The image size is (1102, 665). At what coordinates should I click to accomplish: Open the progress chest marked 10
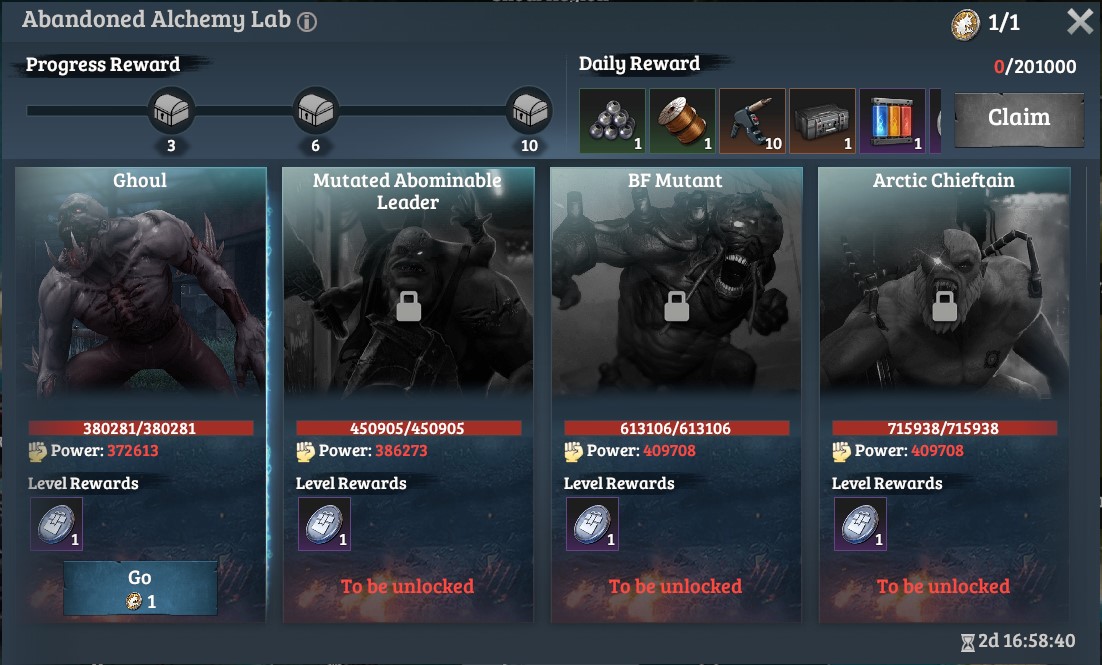[529, 111]
